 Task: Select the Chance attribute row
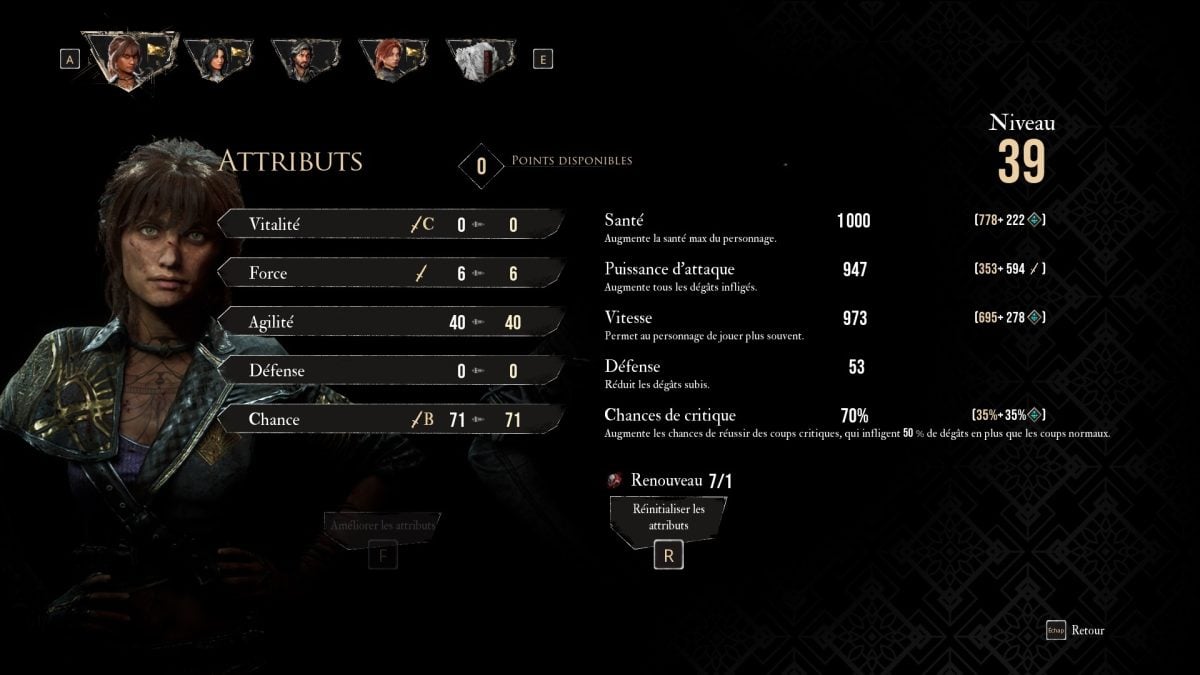coord(390,419)
